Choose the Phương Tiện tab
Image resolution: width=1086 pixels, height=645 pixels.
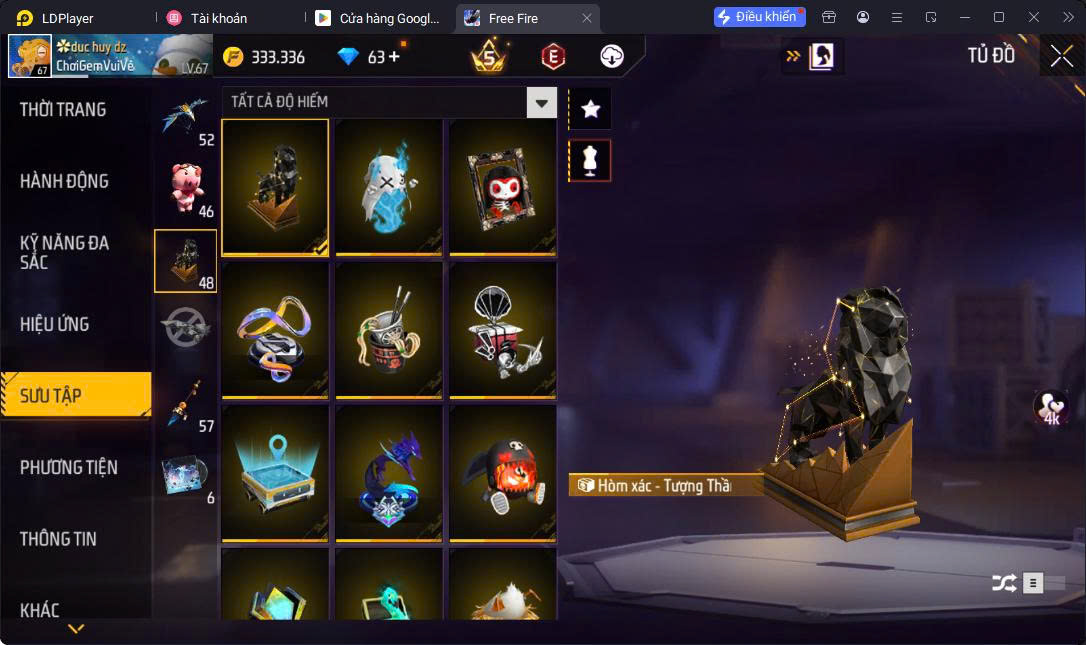(68, 467)
